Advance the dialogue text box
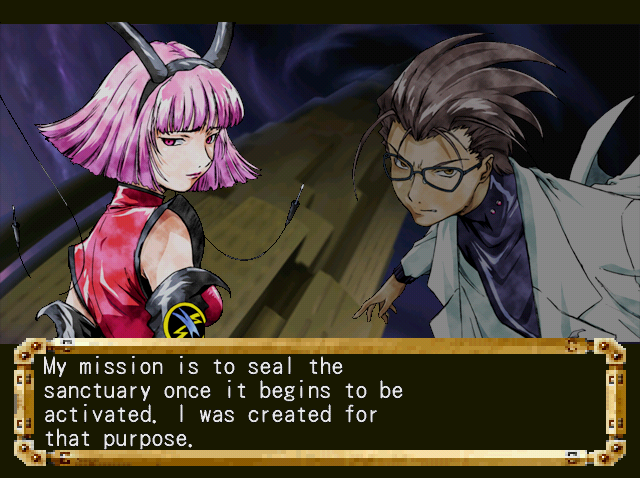Image resolution: width=640 pixels, height=478 pixels. pos(319,402)
